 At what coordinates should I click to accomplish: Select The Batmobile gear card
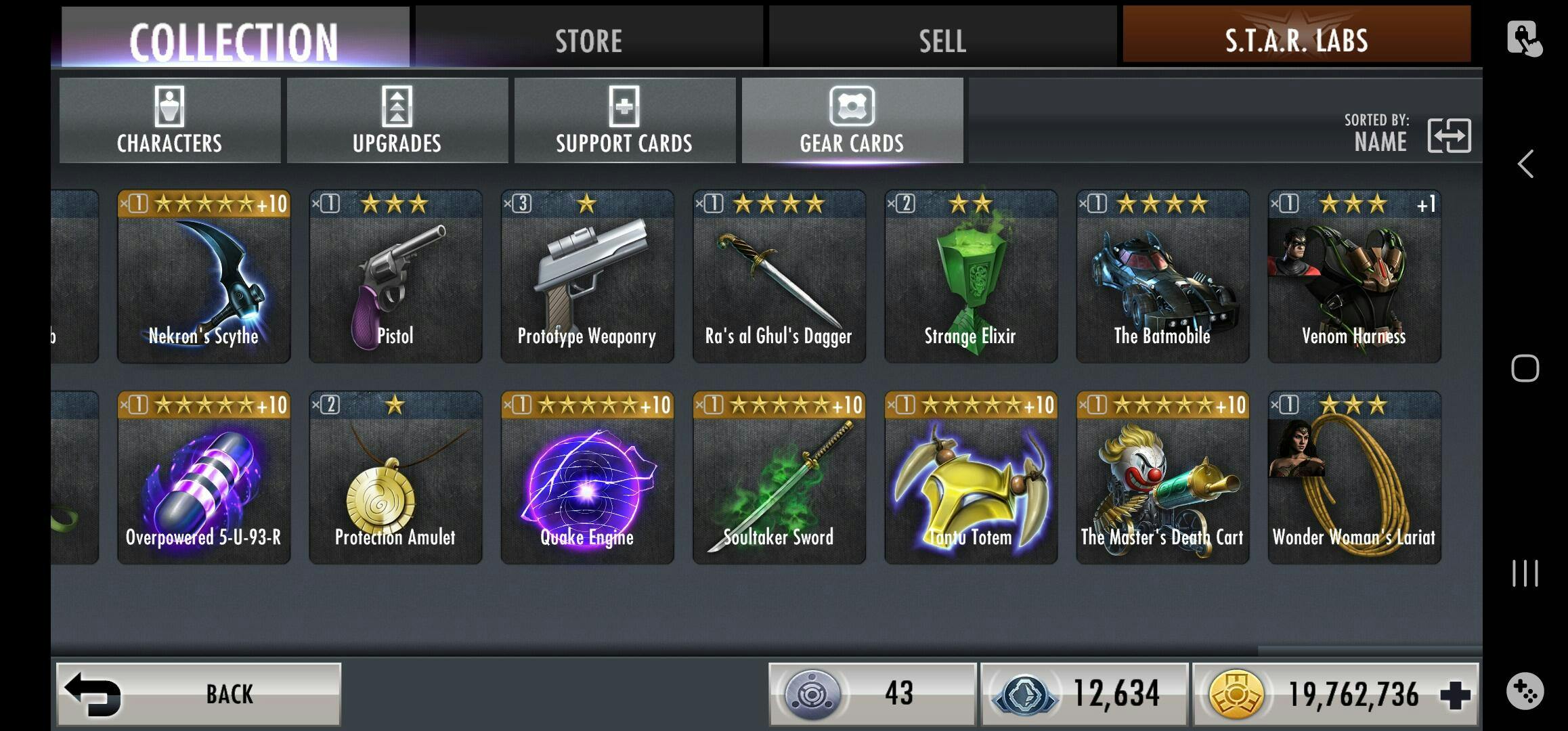point(1162,276)
